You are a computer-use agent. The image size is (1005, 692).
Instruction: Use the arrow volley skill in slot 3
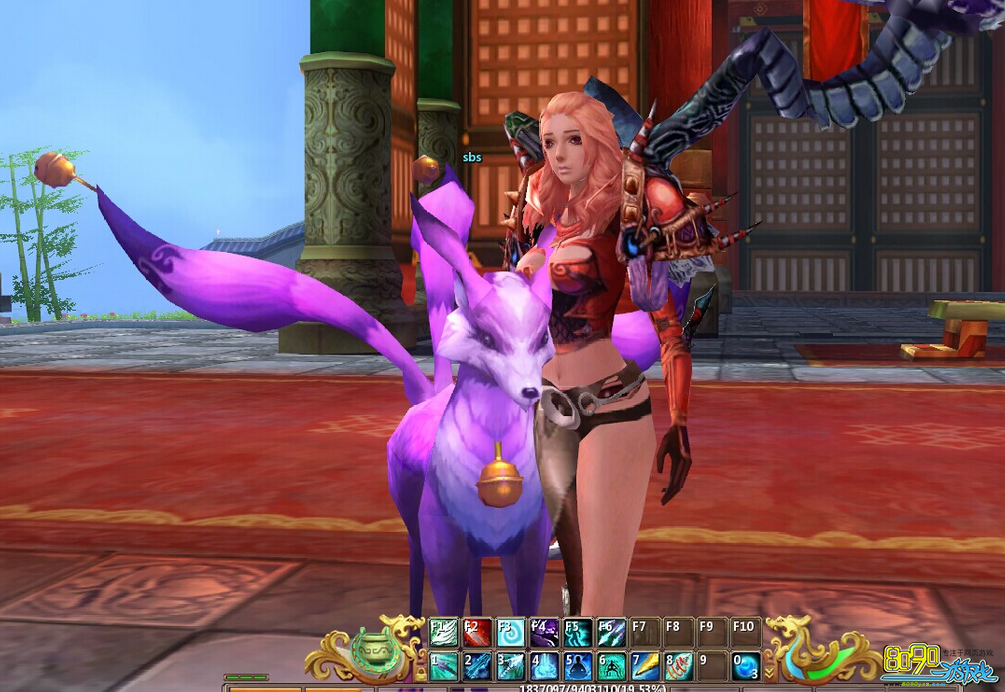click(510, 666)
